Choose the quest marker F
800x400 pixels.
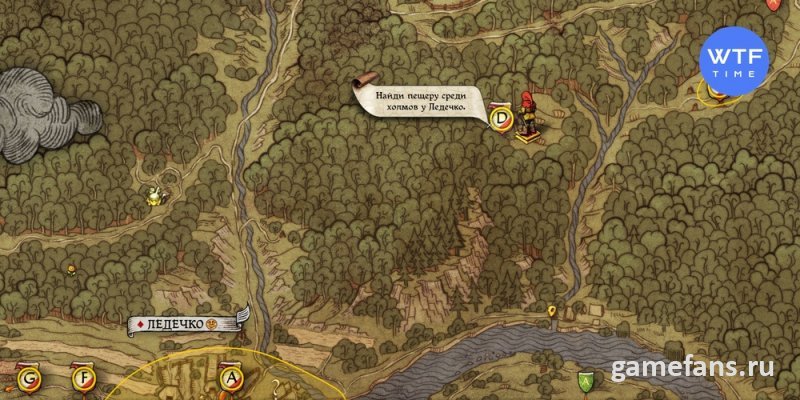[82, 378]
